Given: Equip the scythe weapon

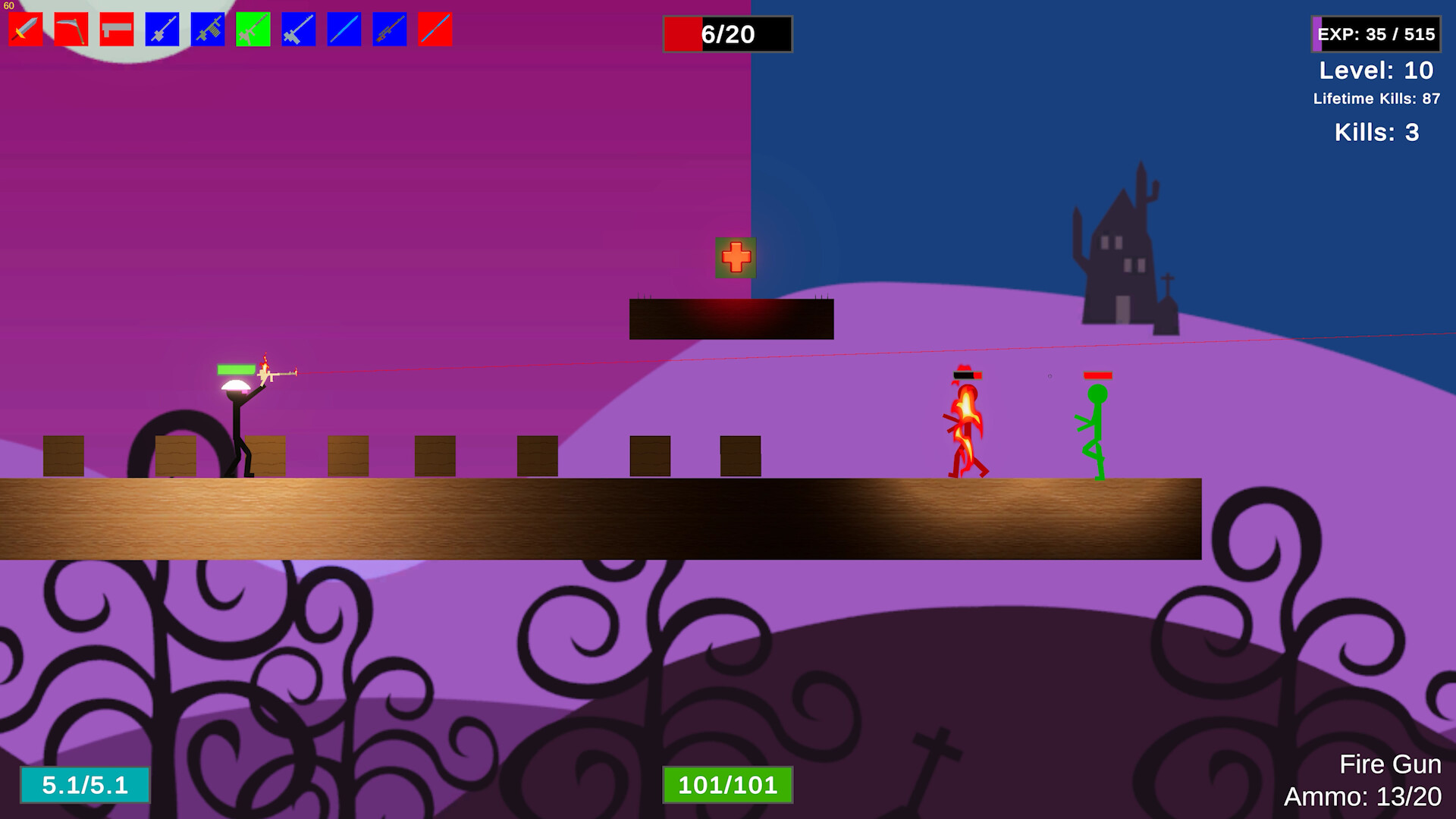Looking at the screenshot, I should 70,29.
